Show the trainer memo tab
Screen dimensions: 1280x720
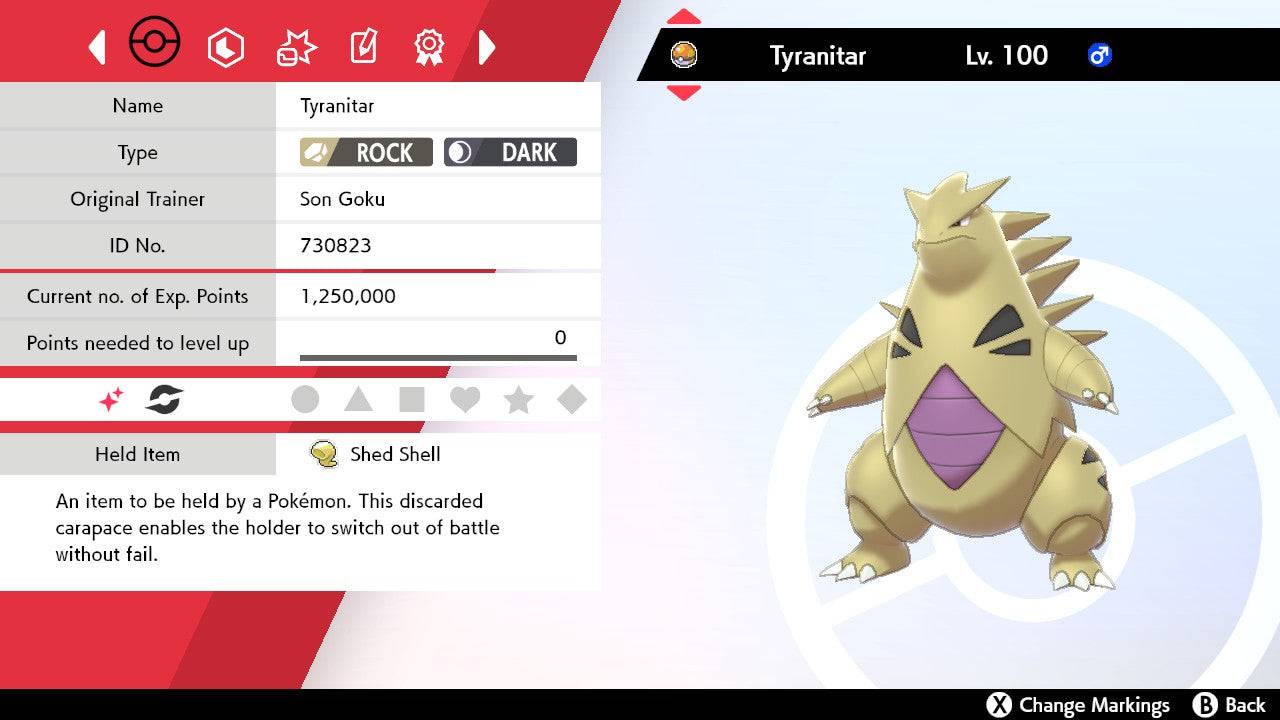pyautogui.click(x=363, y=47)
